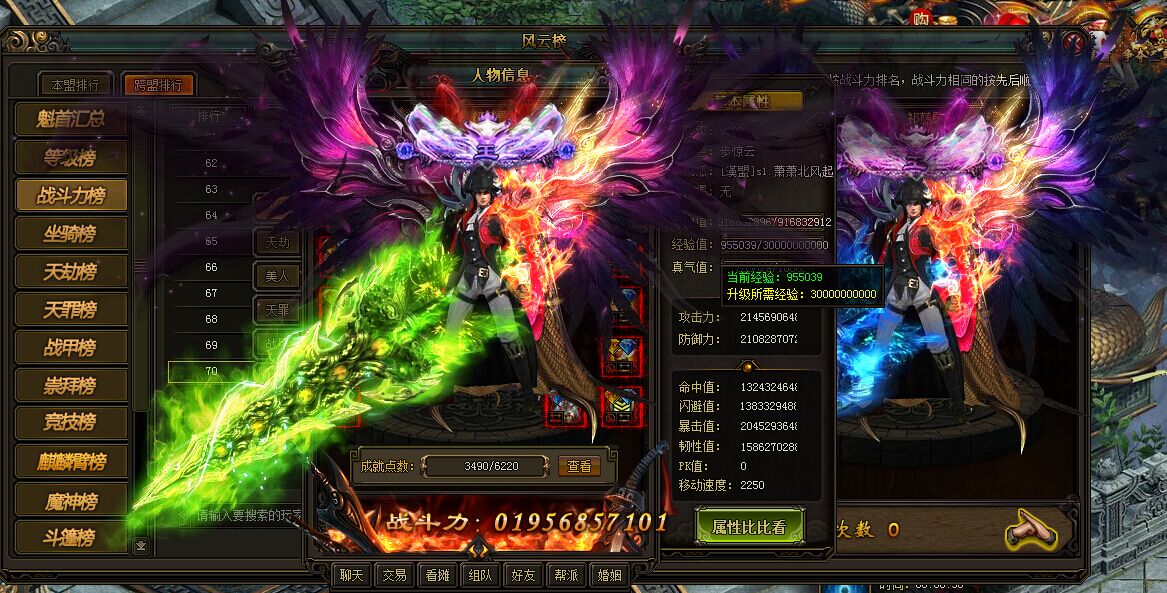The image size is (1167, 593).
Task: Close the 风云榜 ranking window
Action: [x=1074, y=42]
